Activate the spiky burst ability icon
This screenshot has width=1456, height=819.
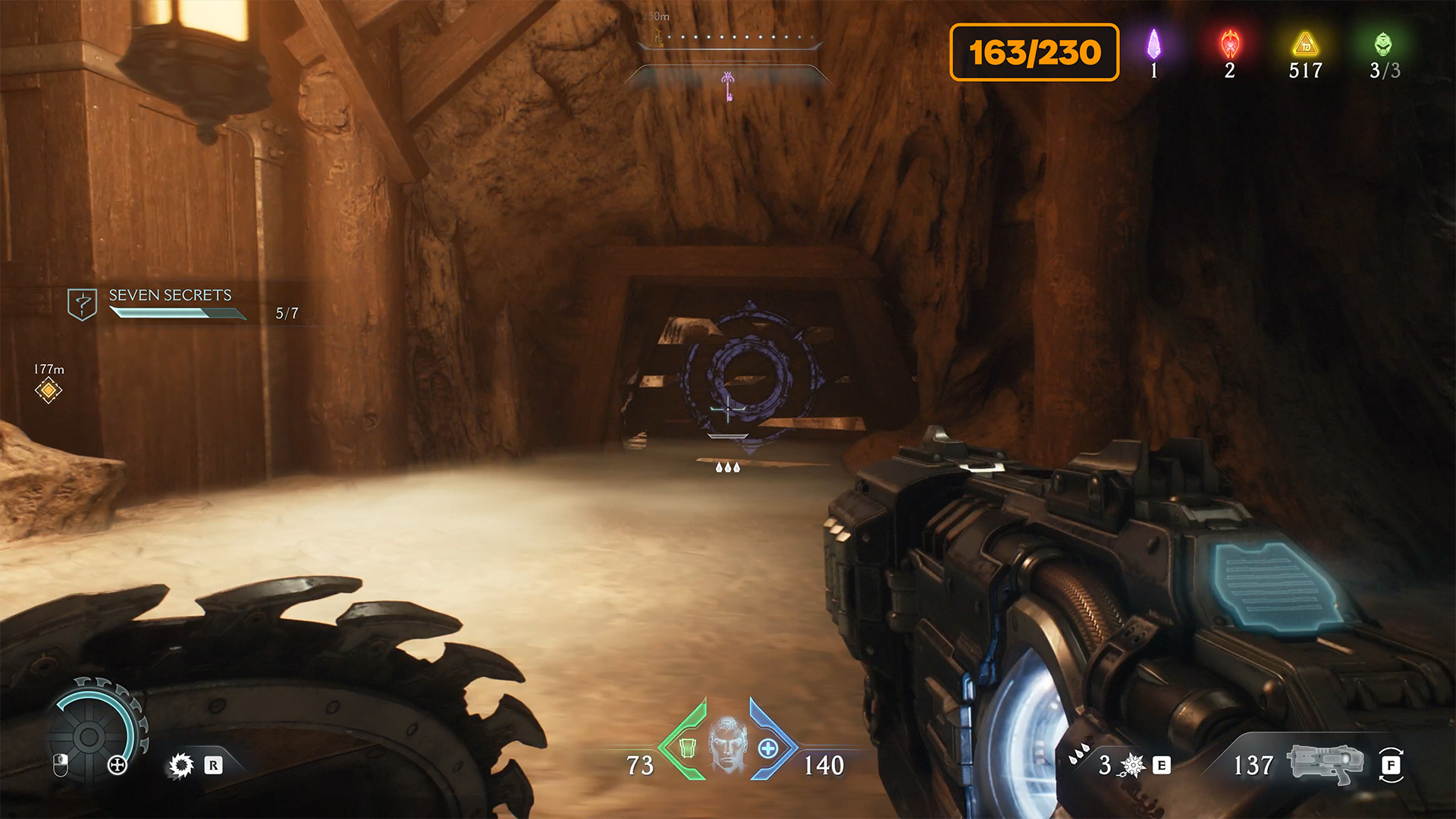pyautogui.click(x=1133, y=765)
